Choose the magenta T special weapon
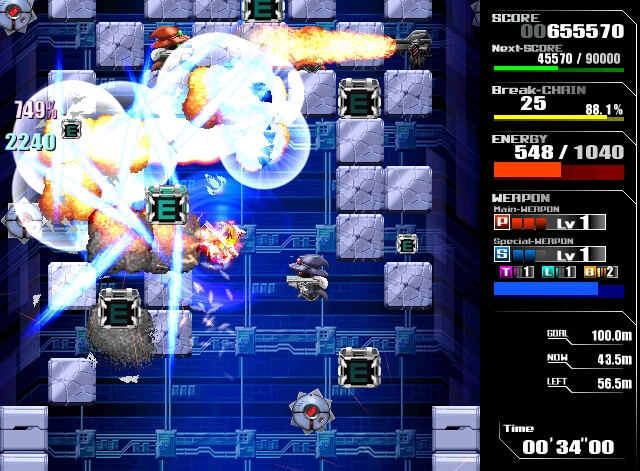 tap(504, 272)
